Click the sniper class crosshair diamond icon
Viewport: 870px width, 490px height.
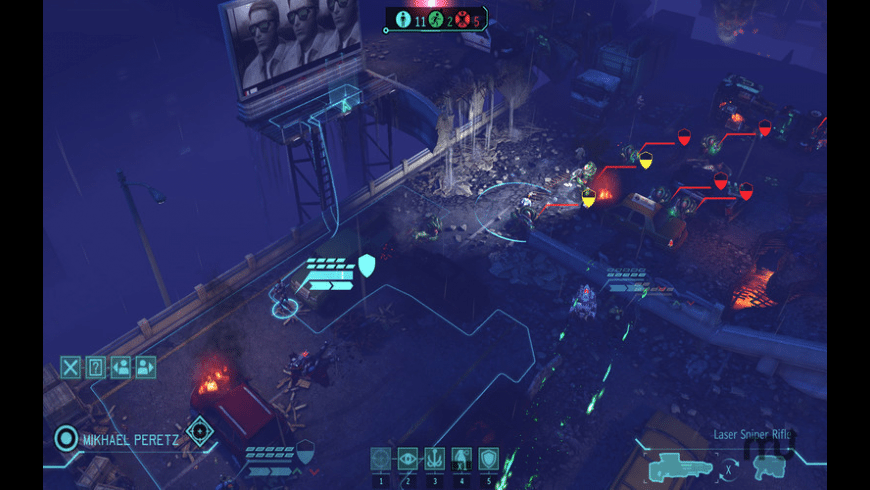click(x=200, y=431)
